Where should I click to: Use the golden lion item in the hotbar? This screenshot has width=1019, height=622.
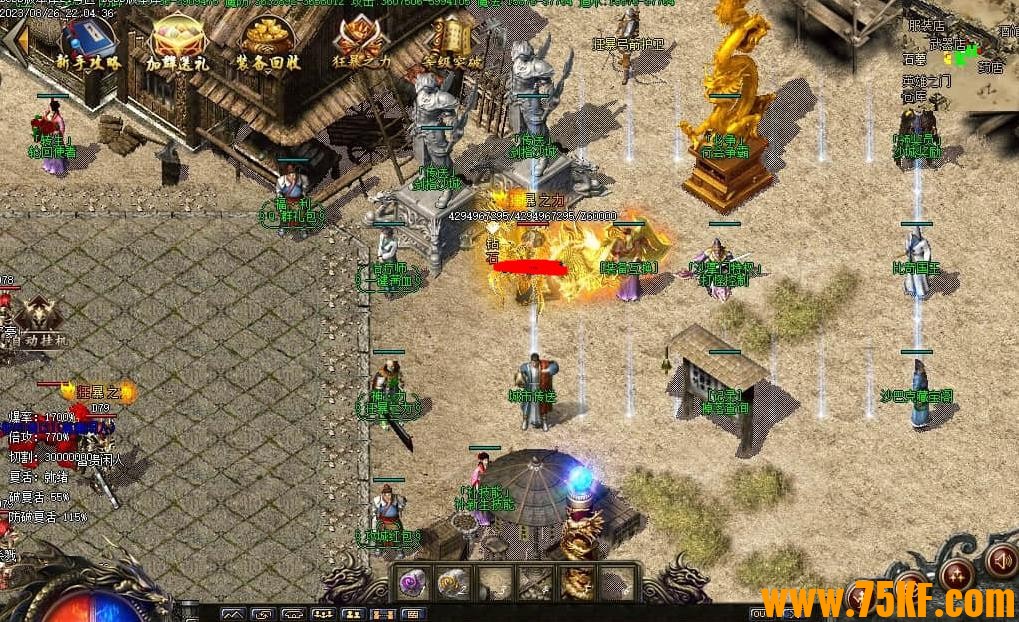pos(577,582)
